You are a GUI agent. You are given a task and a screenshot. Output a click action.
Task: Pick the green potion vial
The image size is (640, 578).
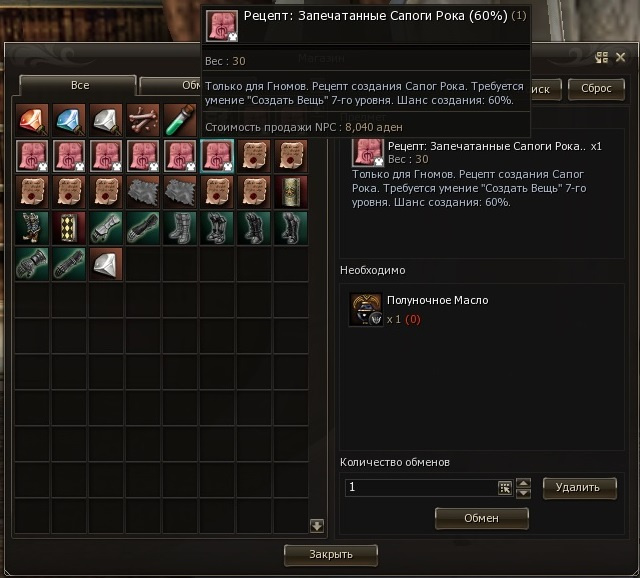(180, 119)
